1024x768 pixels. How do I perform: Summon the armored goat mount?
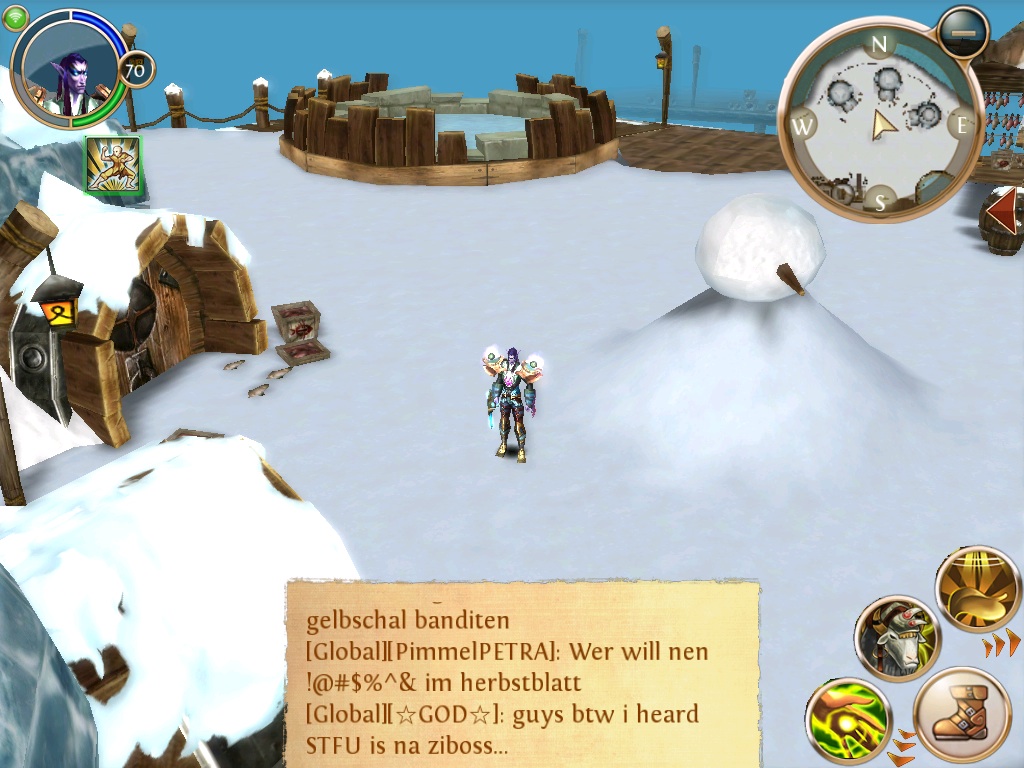tap(897, 638)
